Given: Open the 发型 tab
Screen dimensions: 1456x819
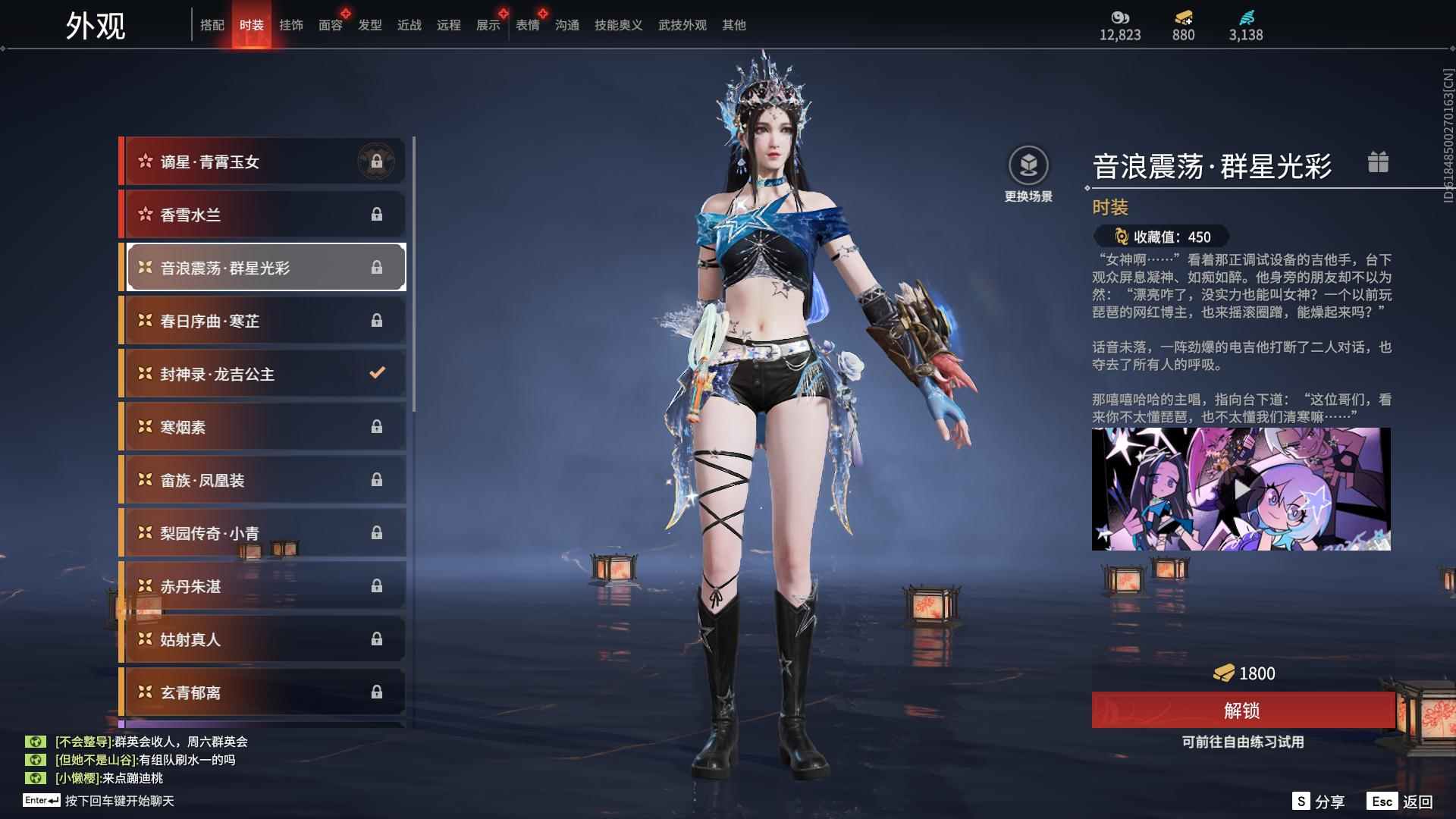Looking at the screenshot, I should click(x=369, y=25).
